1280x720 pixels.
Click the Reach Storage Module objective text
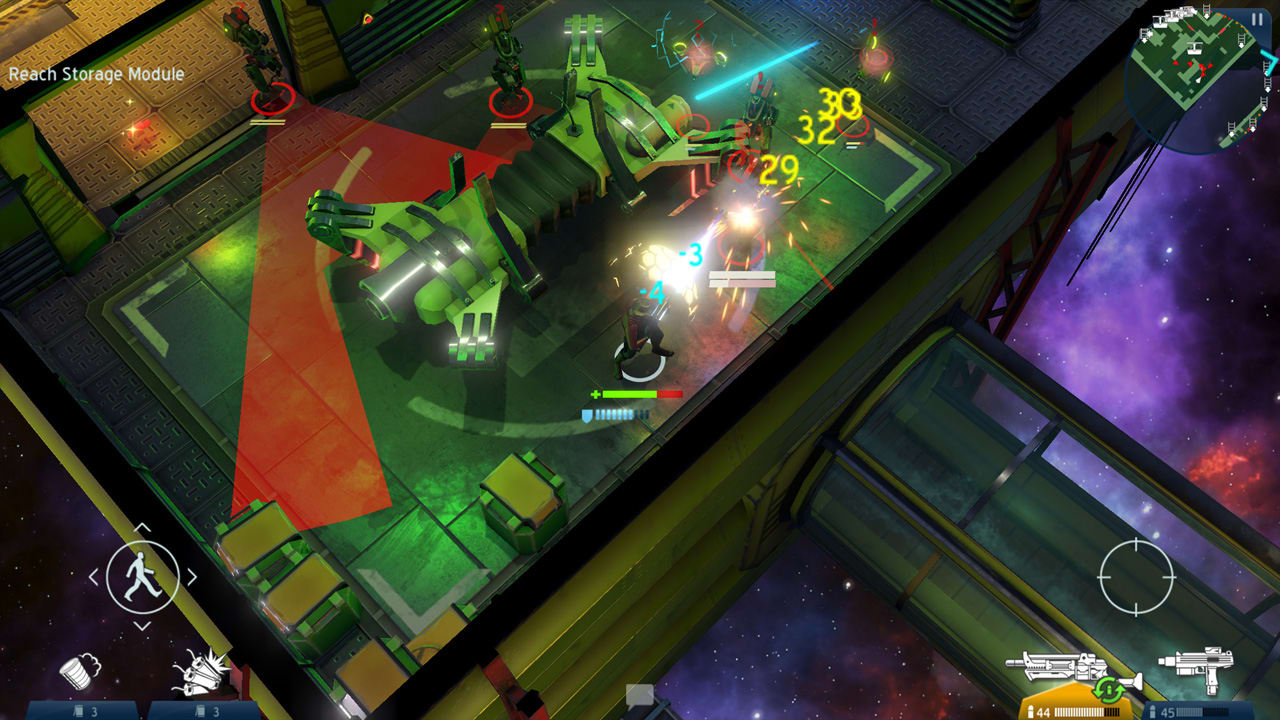click(96, 74)
